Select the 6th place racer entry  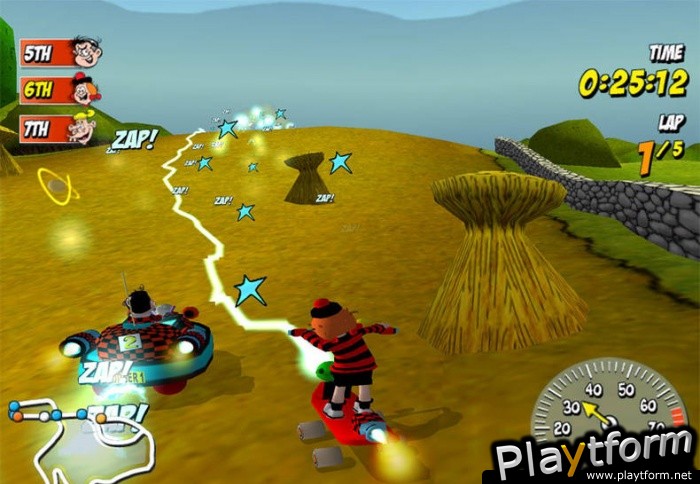tap(60, 90)
